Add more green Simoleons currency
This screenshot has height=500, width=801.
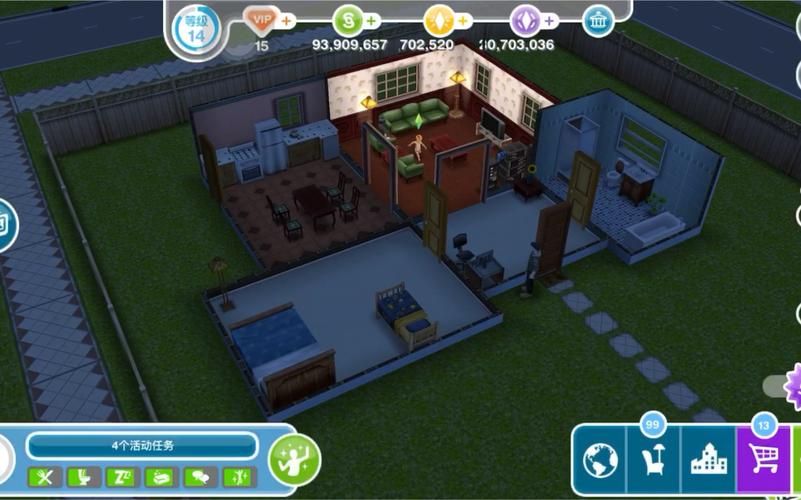point(372,20)
